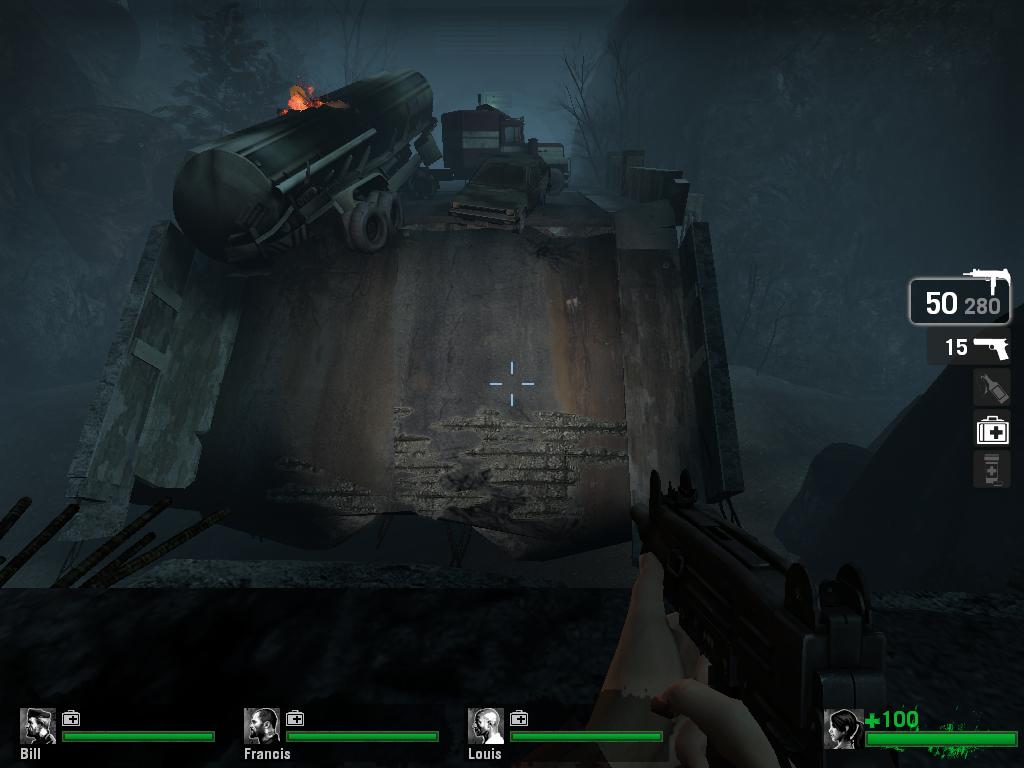Click the medkit icon beside Louis's portrait
Viewport: 1024px width, 768px height.
[519, 718]
